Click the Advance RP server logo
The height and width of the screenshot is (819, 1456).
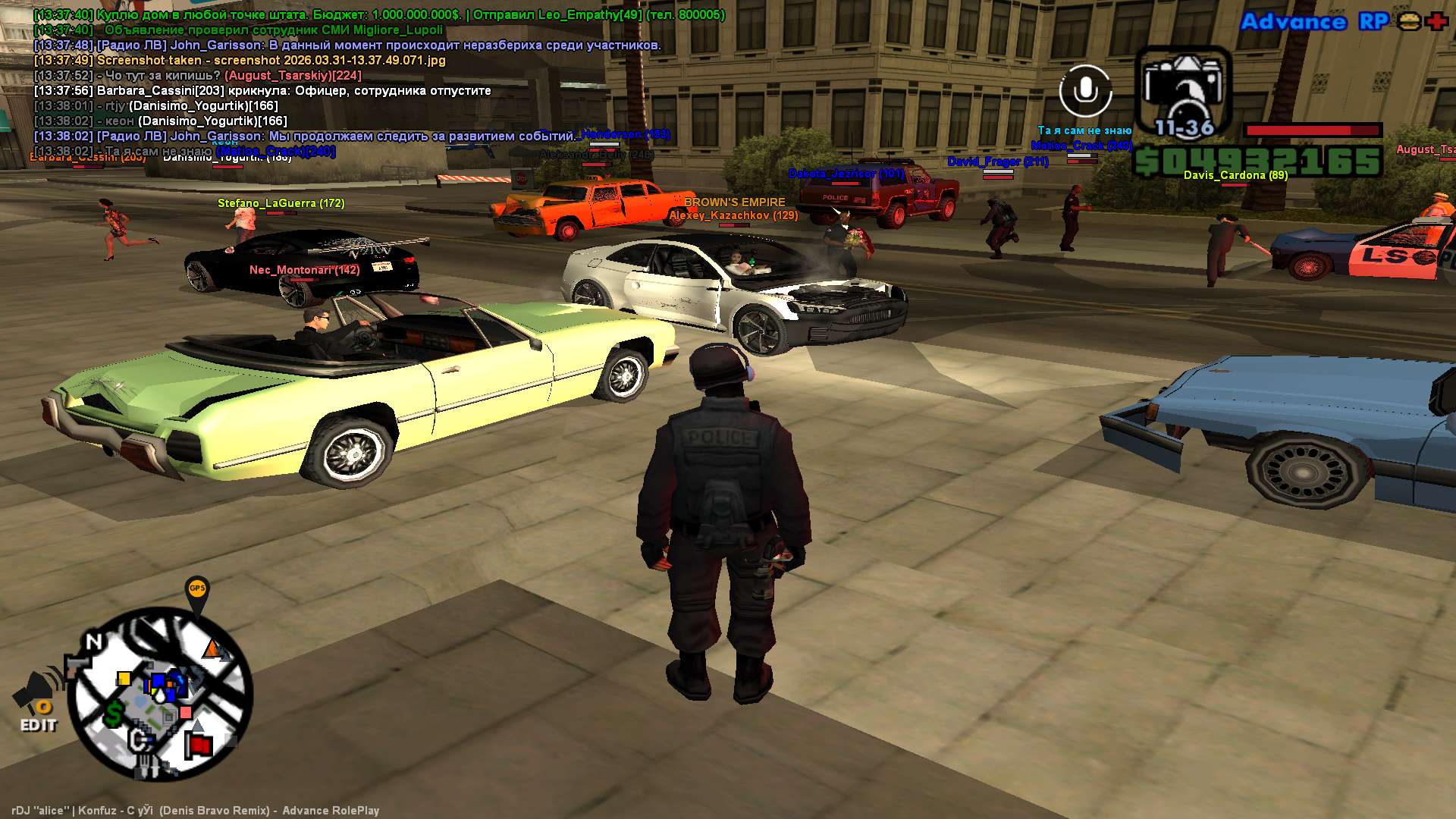[1314, 21]
